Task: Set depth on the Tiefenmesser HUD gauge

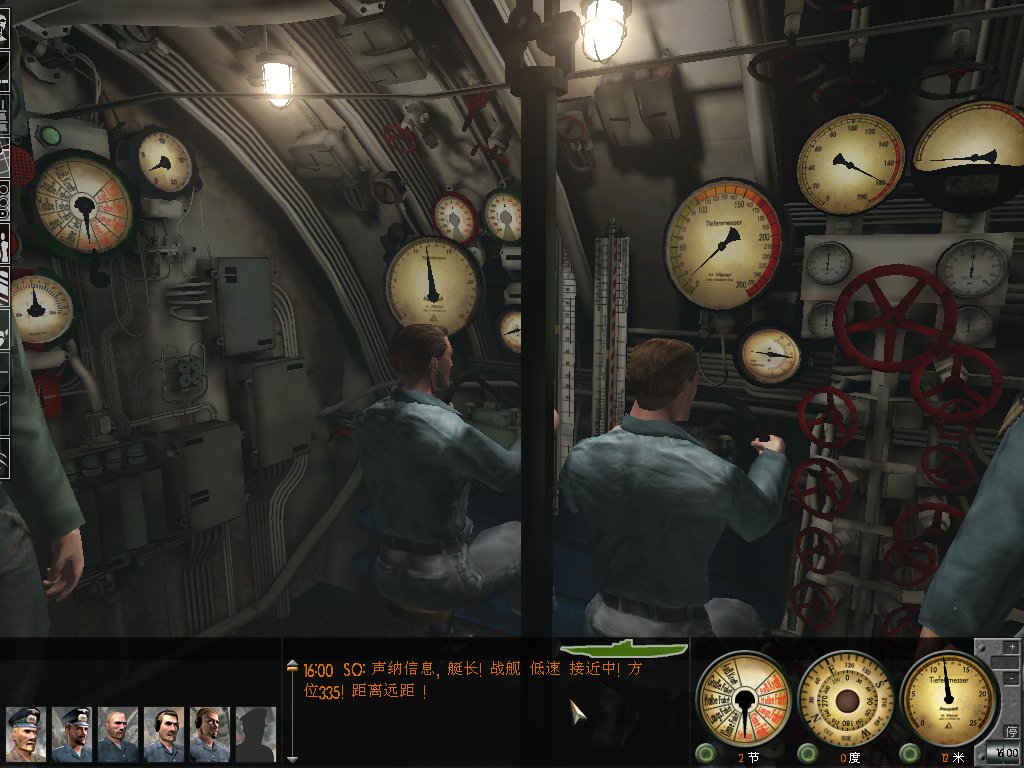Action: point(948,695)
